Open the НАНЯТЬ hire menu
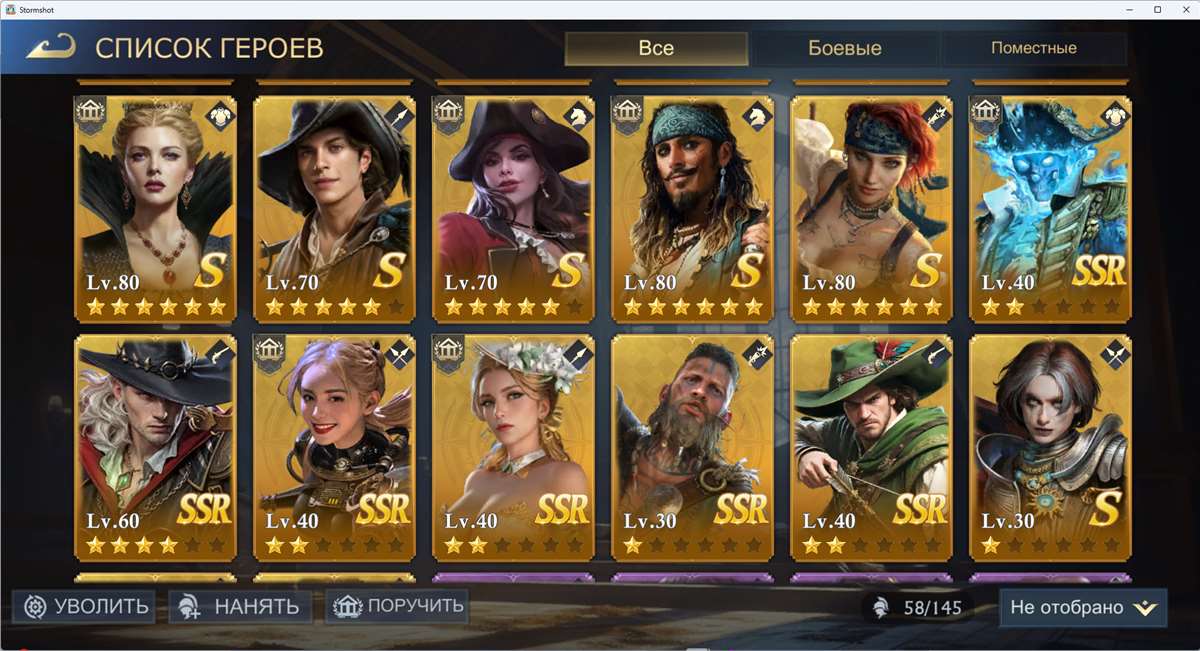1200x651 pixels. (241, 606)
